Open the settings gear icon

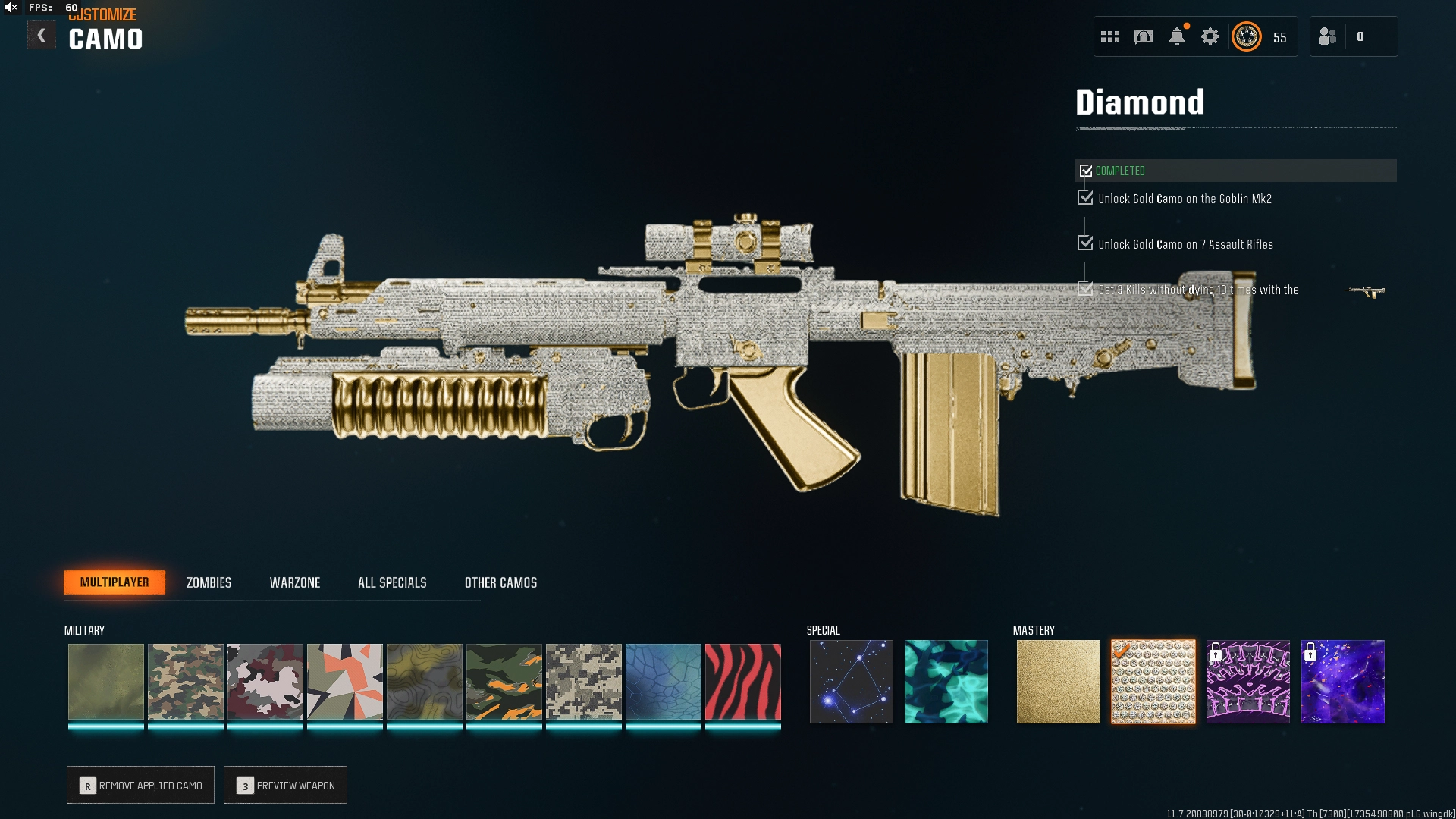coord(1210,36)
